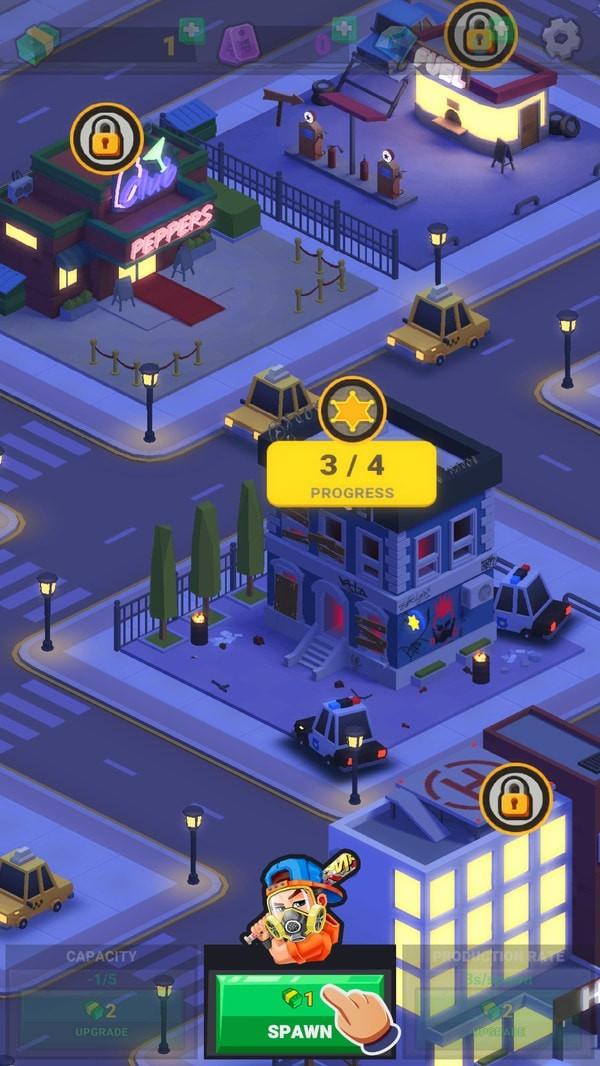Open the 3 / 4 Progress badge
600x1066 pixels.
351,474
